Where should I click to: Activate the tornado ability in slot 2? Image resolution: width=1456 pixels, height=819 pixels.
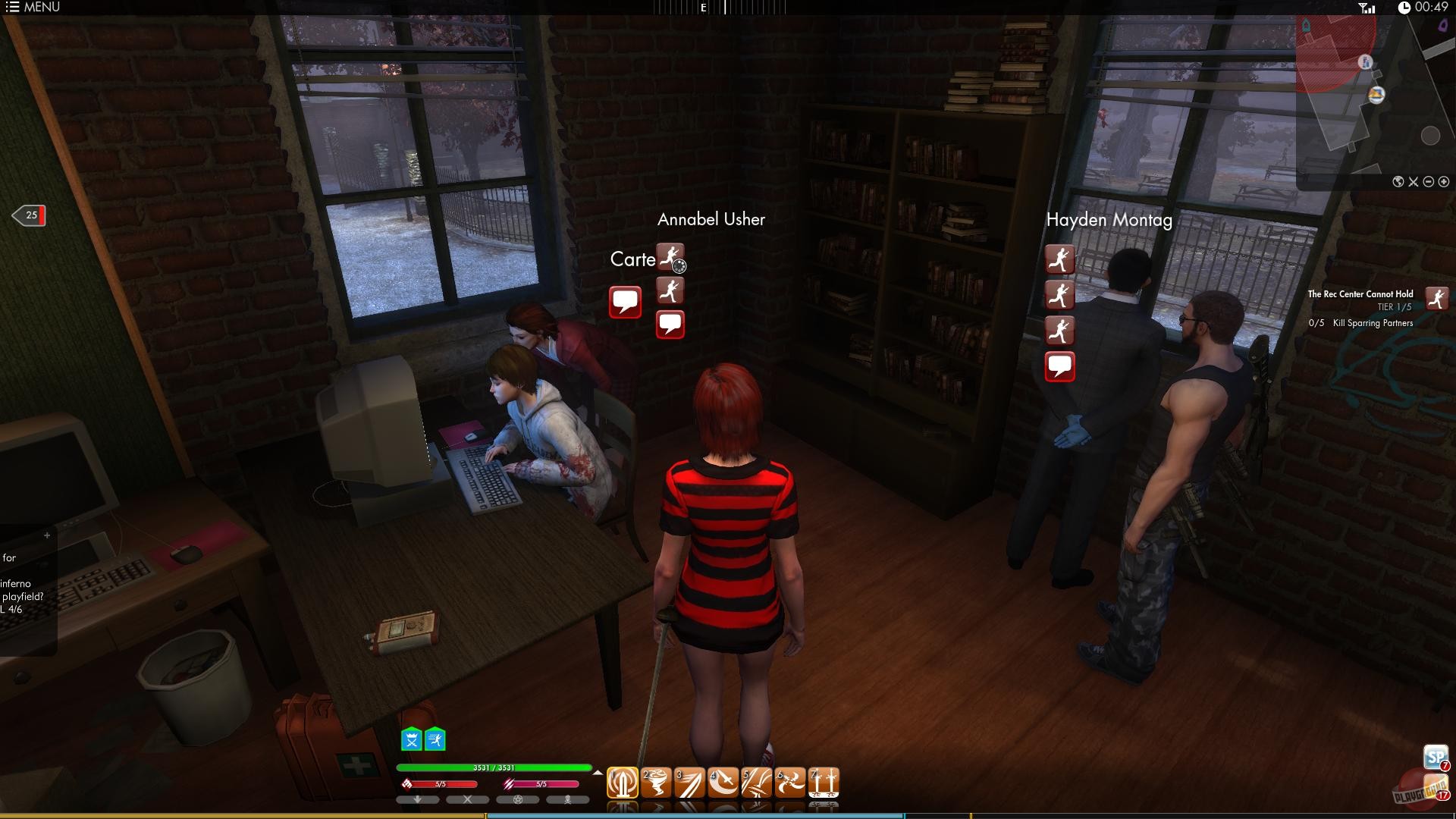(x=657, y=782)
